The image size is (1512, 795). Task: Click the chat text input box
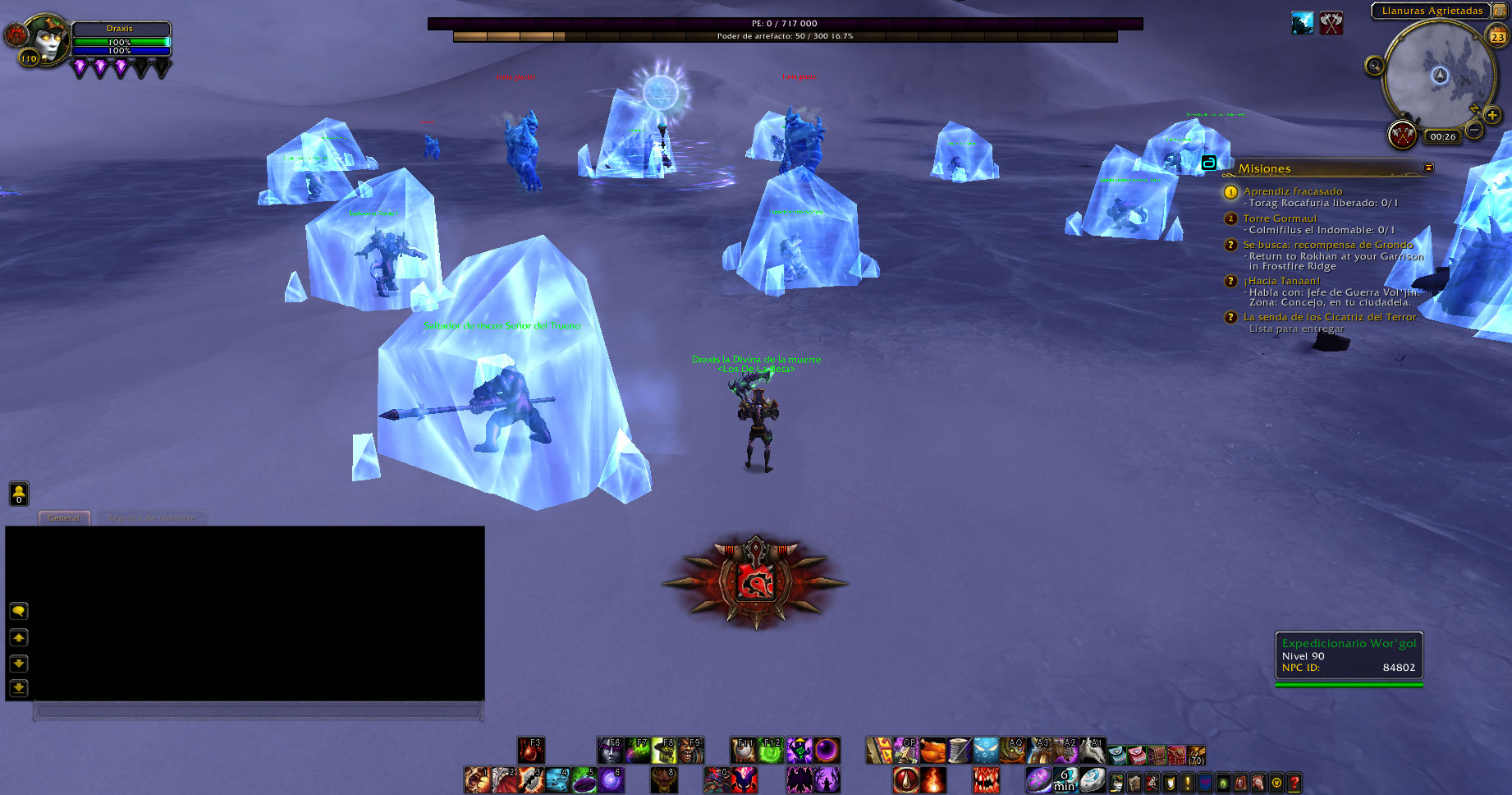pos(258,710)
